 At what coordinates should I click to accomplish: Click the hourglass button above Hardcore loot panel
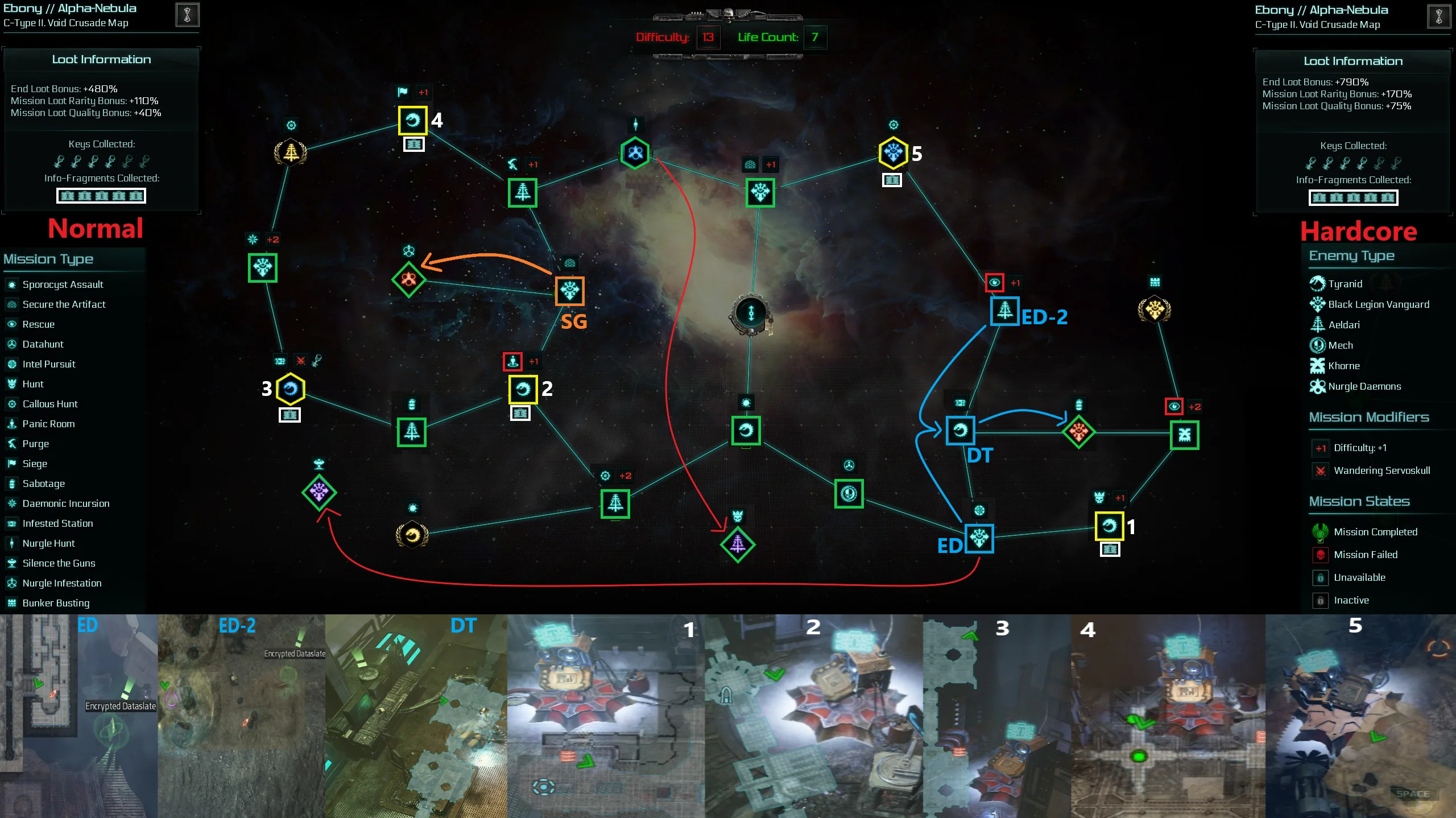pos(1438,16)
